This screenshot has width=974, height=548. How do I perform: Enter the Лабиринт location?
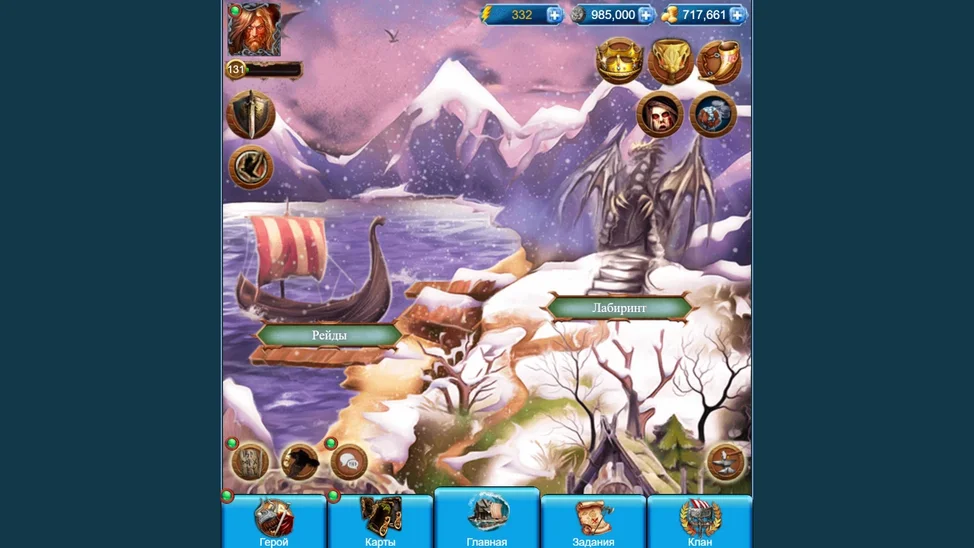[619, 308]
